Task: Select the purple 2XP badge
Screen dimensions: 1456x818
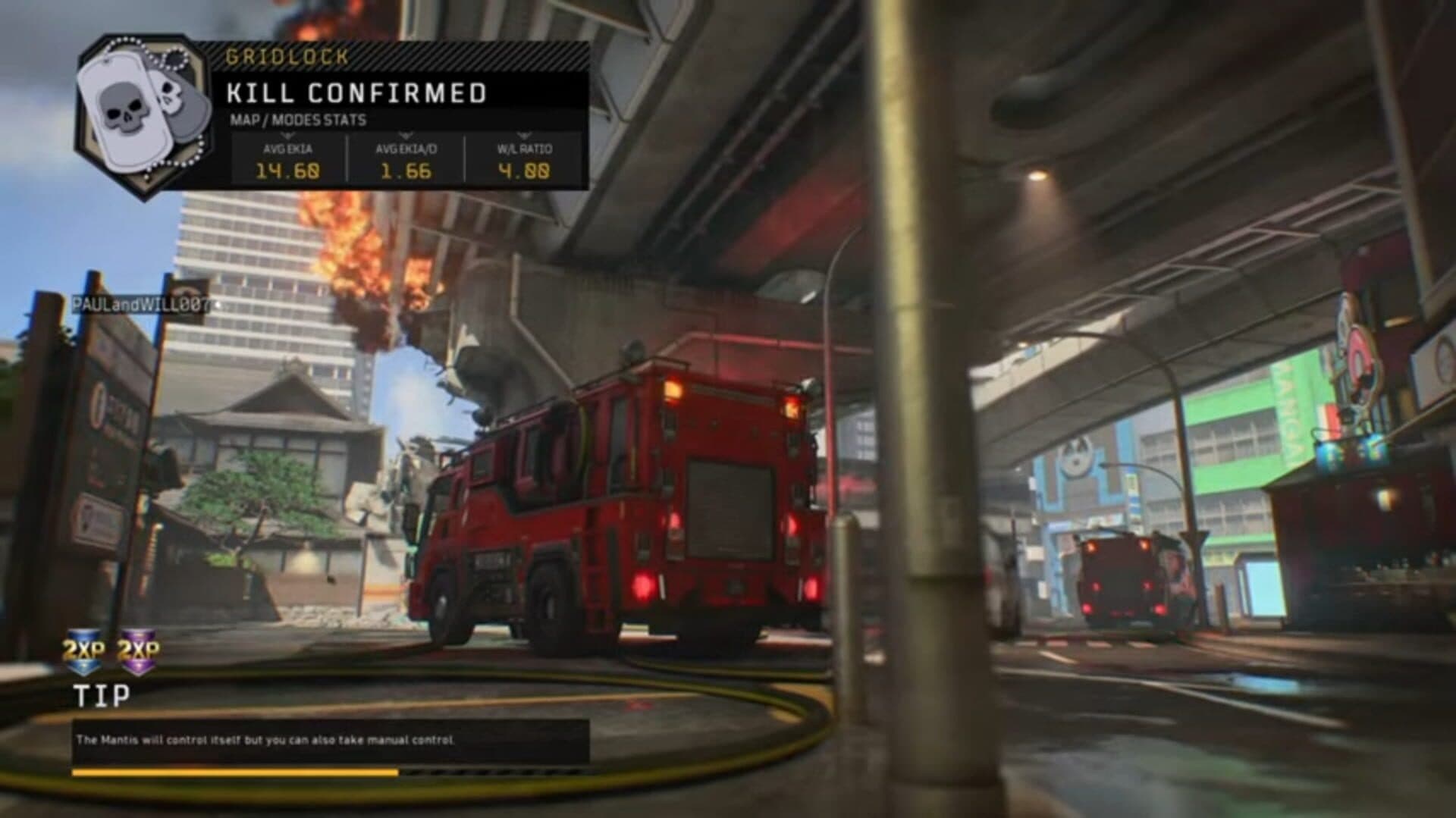Action: pyautogui.click(x=140, y=650)
